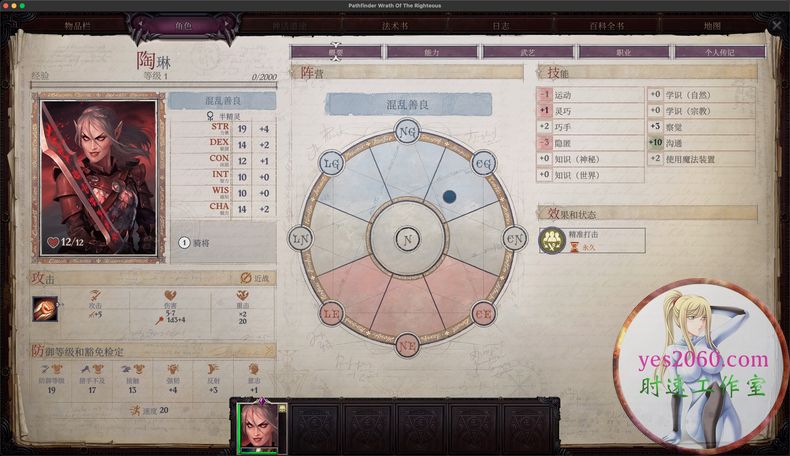Select the 能力 abilities sub-tab

[x=431, y=51]
